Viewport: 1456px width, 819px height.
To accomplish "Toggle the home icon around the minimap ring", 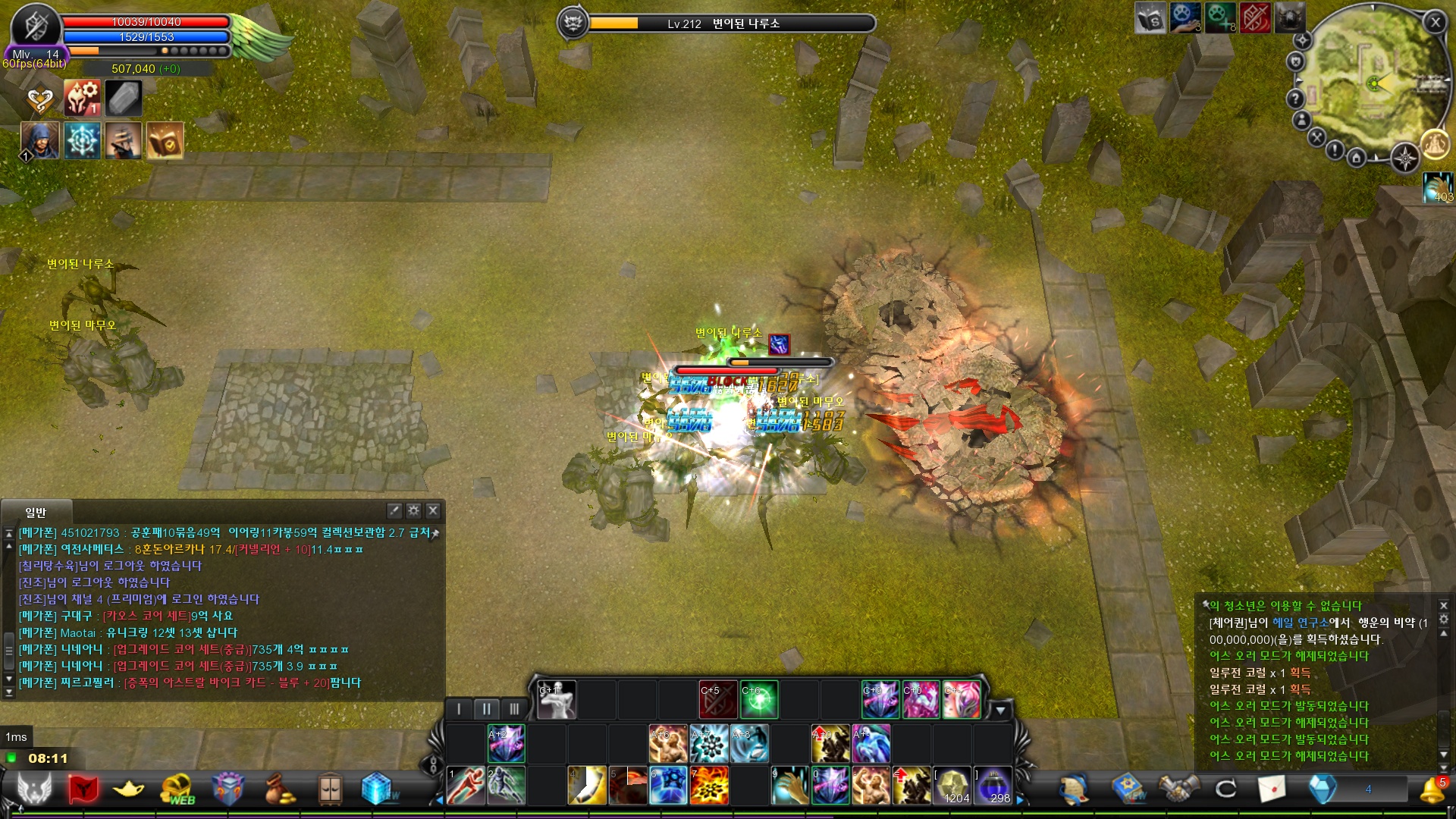I will coord(1357,158).
